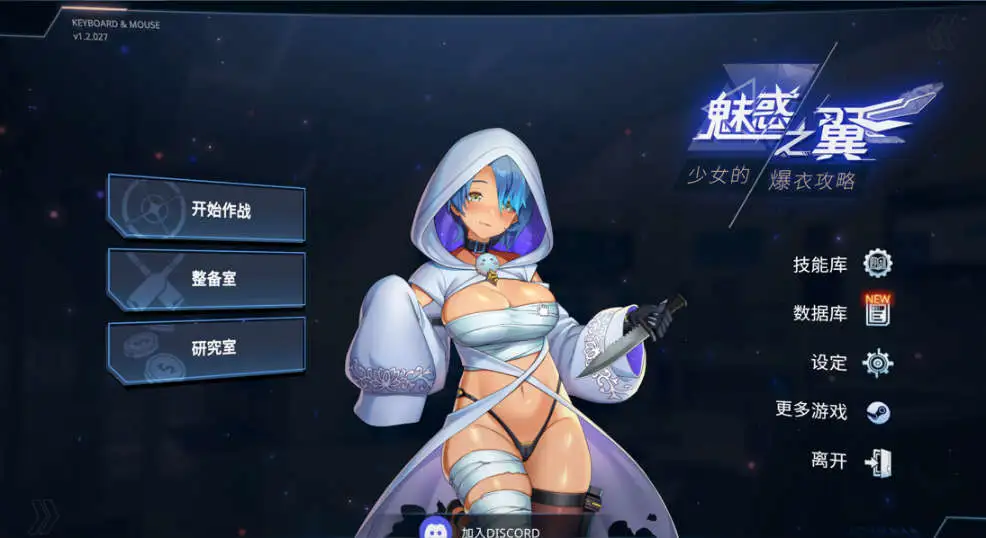The image size is (986, 538).
Task: Open the 整备室 preparation room
Action: pos(206,279)
